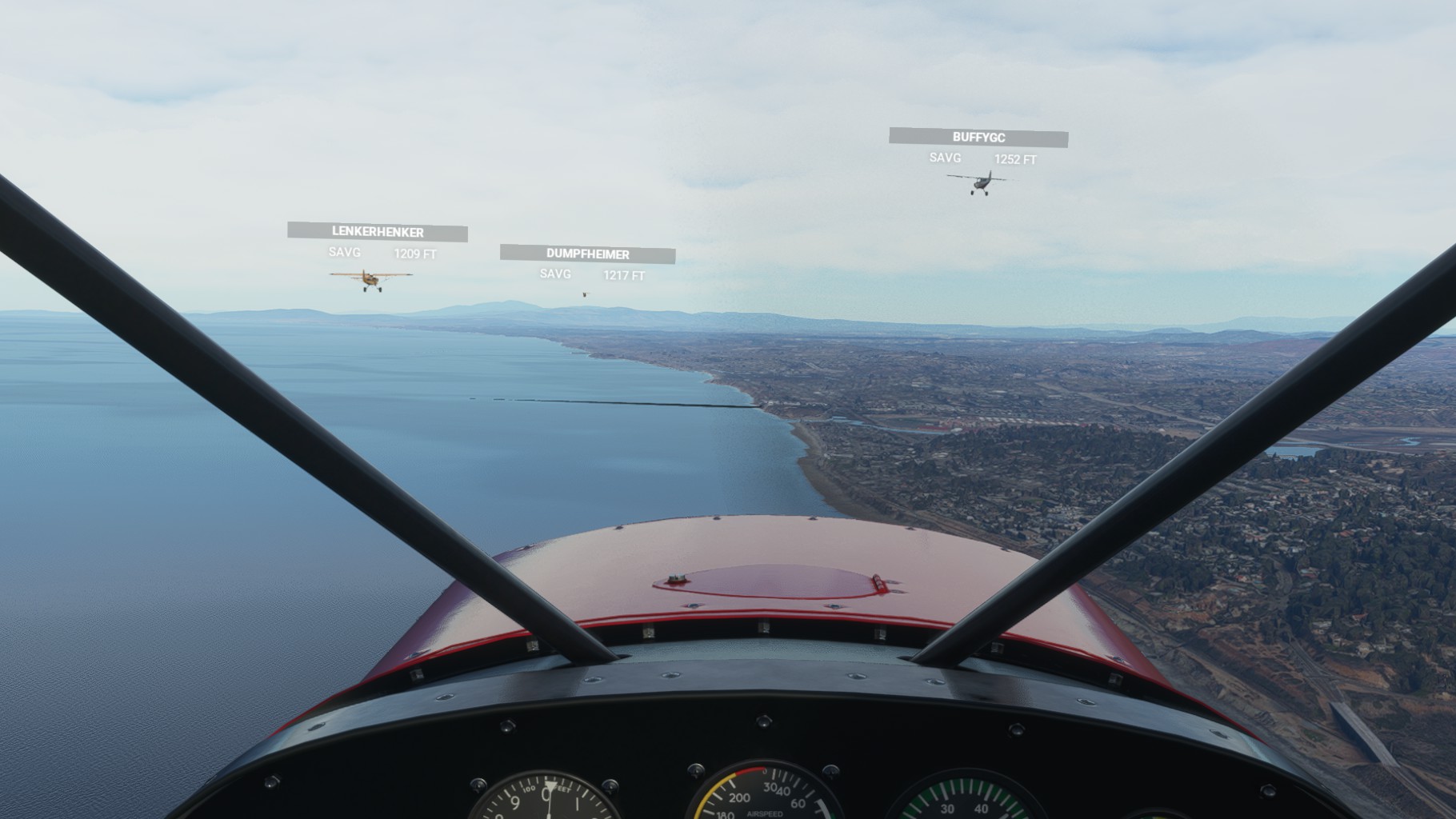Image resolution: width=1456 pixels, height=819 pixels.
Task: Select the BUFFYGC player nameplate
Action: click(x=978, y=138)
